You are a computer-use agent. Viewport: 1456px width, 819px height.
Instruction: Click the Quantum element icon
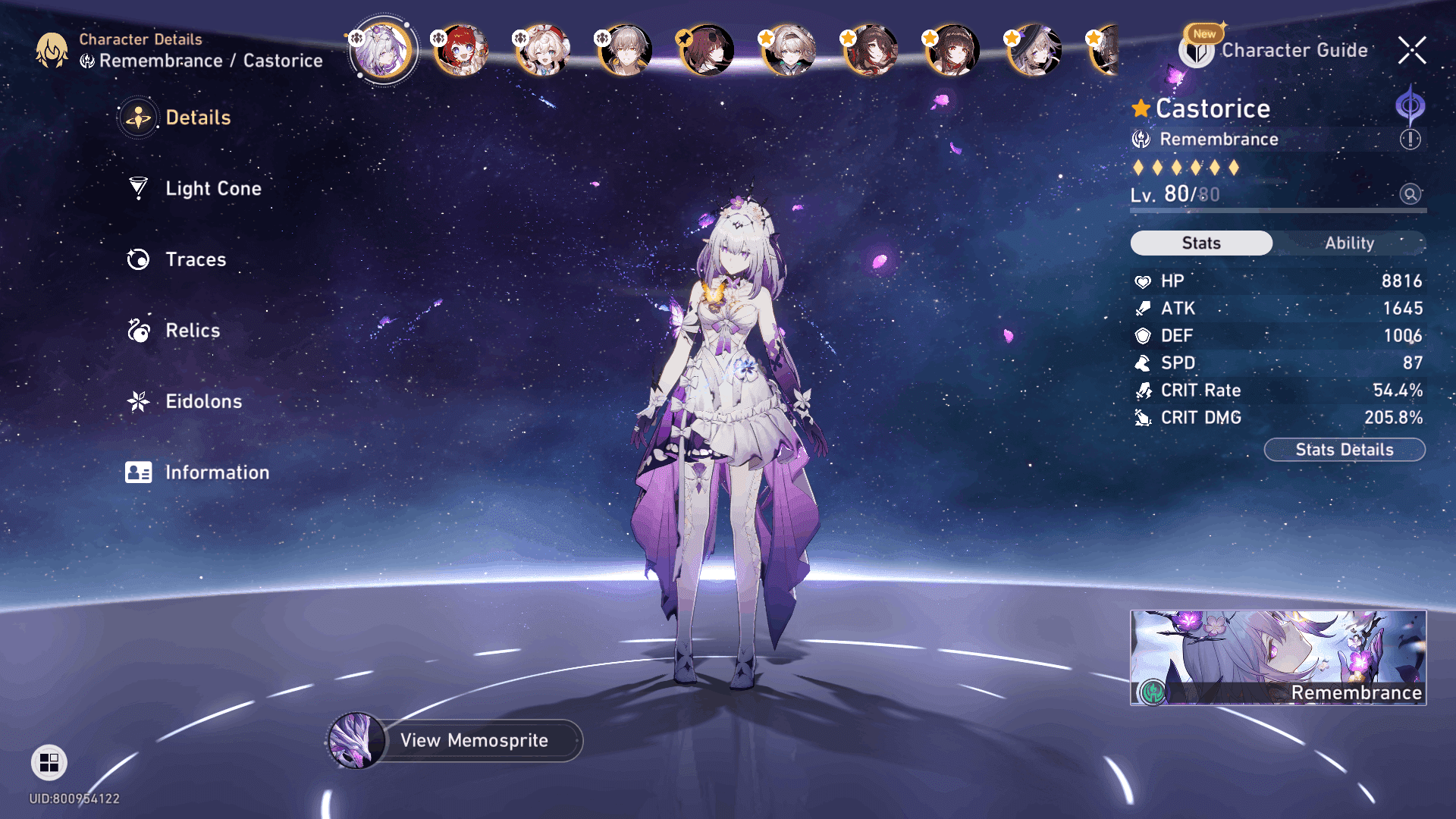point(1410,105)
